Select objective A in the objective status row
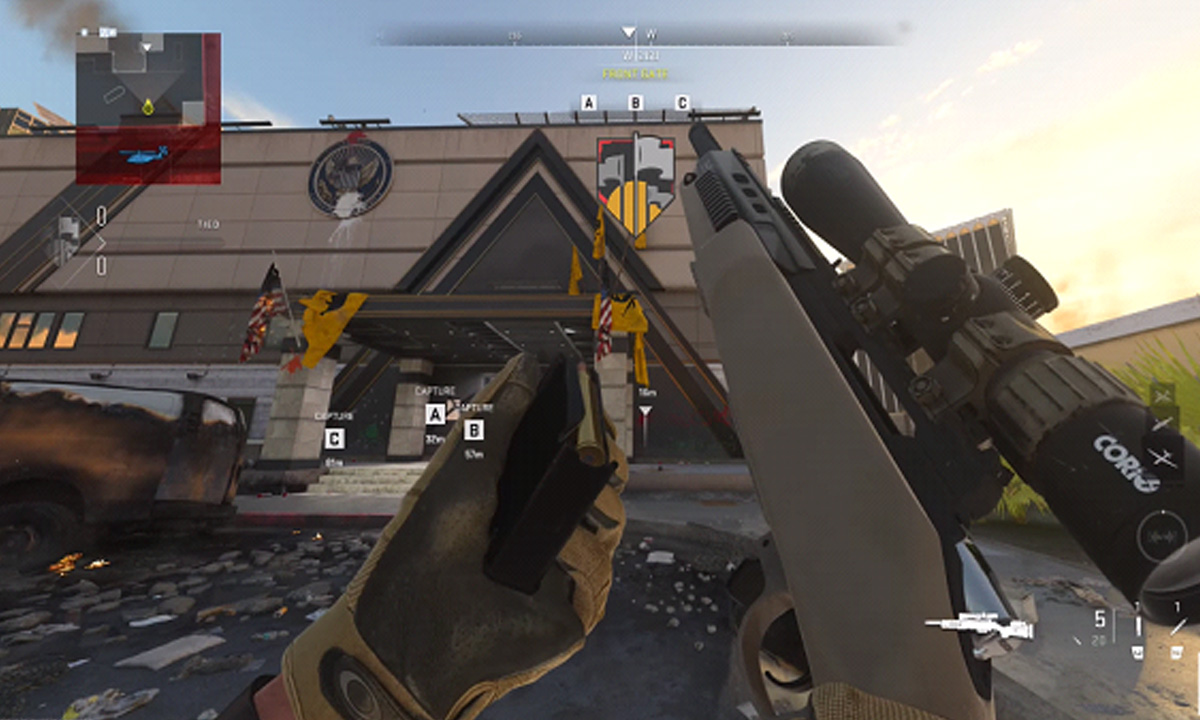 (x=588, y=103)
